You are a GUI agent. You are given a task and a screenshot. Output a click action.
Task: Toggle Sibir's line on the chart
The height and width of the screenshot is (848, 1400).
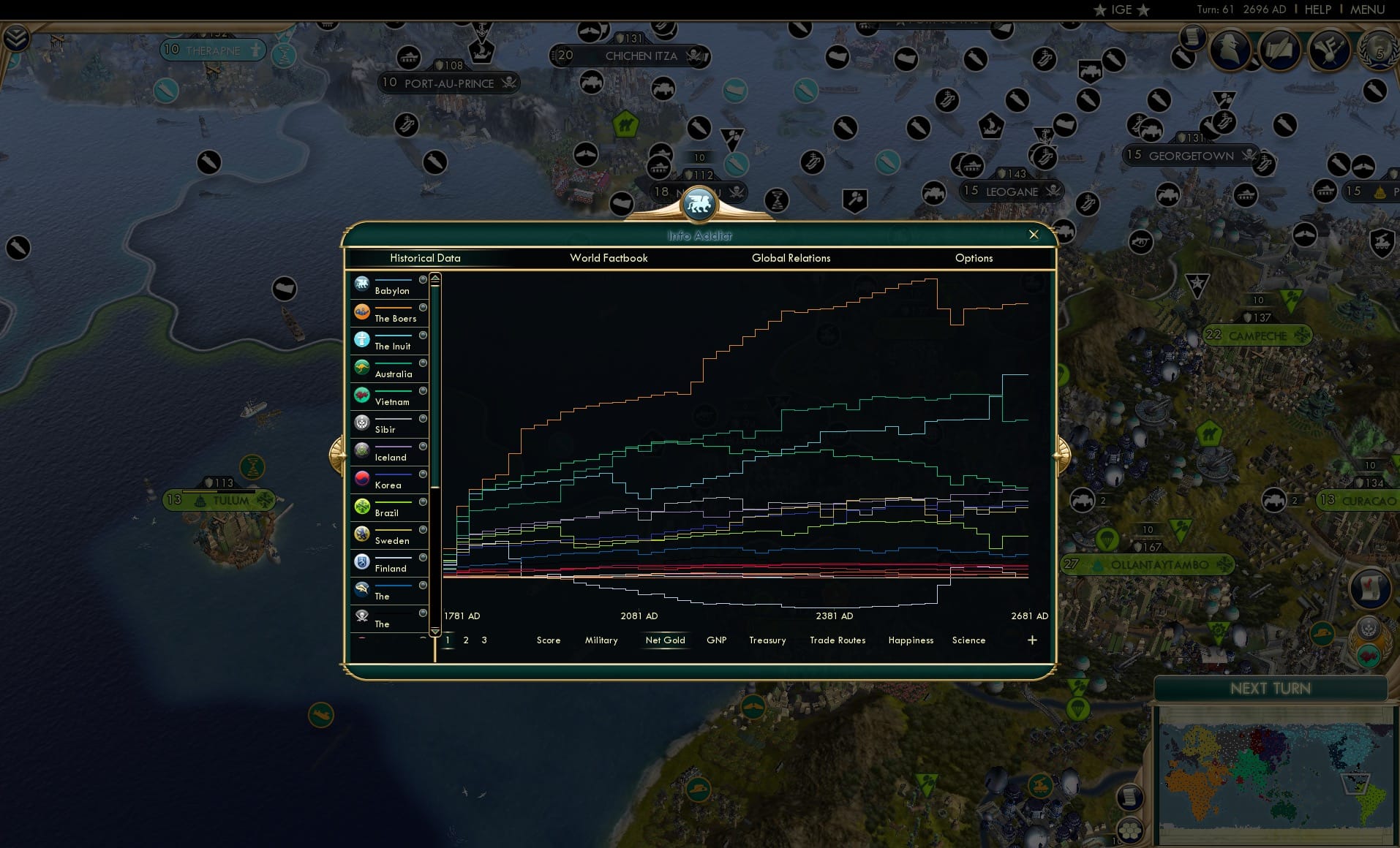[x=421, y=420]
